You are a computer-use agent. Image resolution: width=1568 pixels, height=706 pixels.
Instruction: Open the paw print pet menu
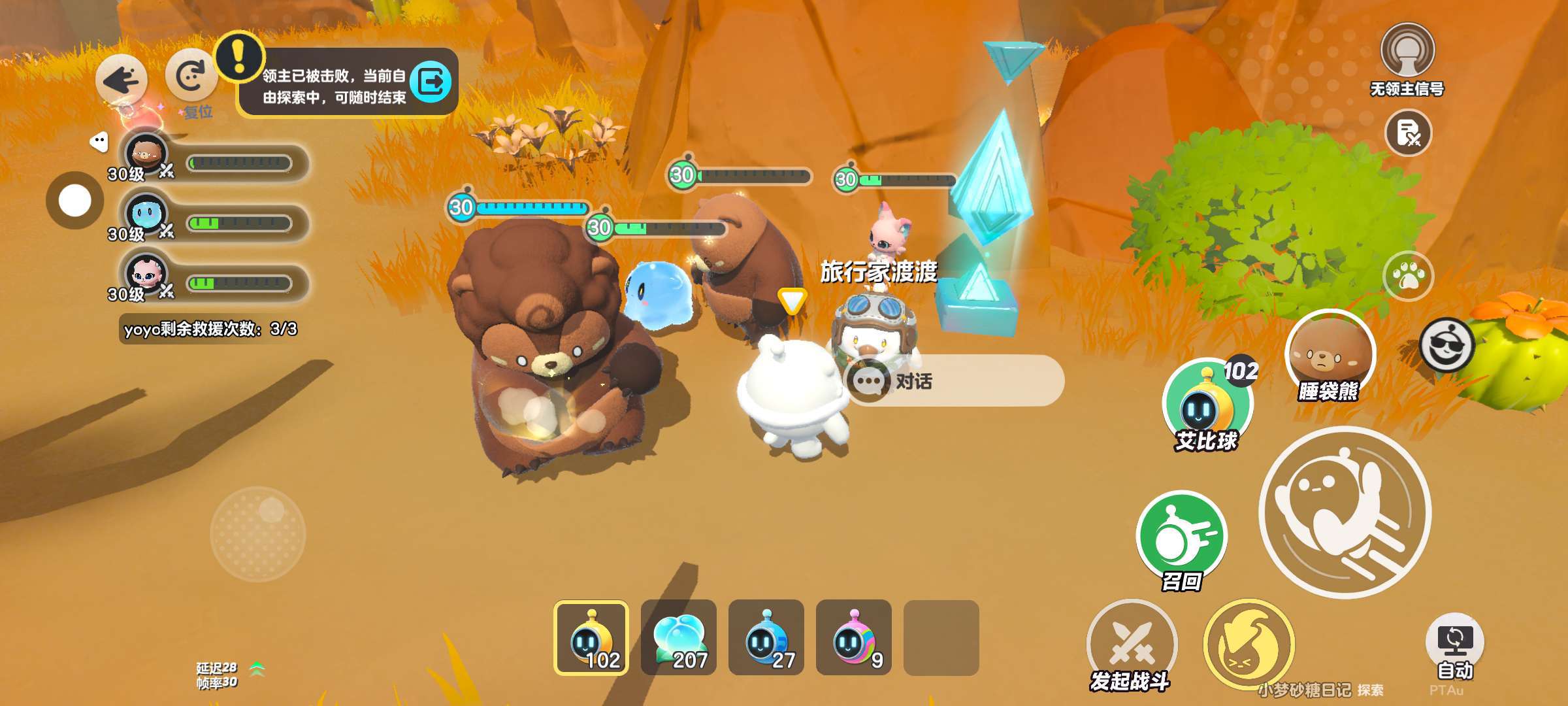(x=1409, y=277)
